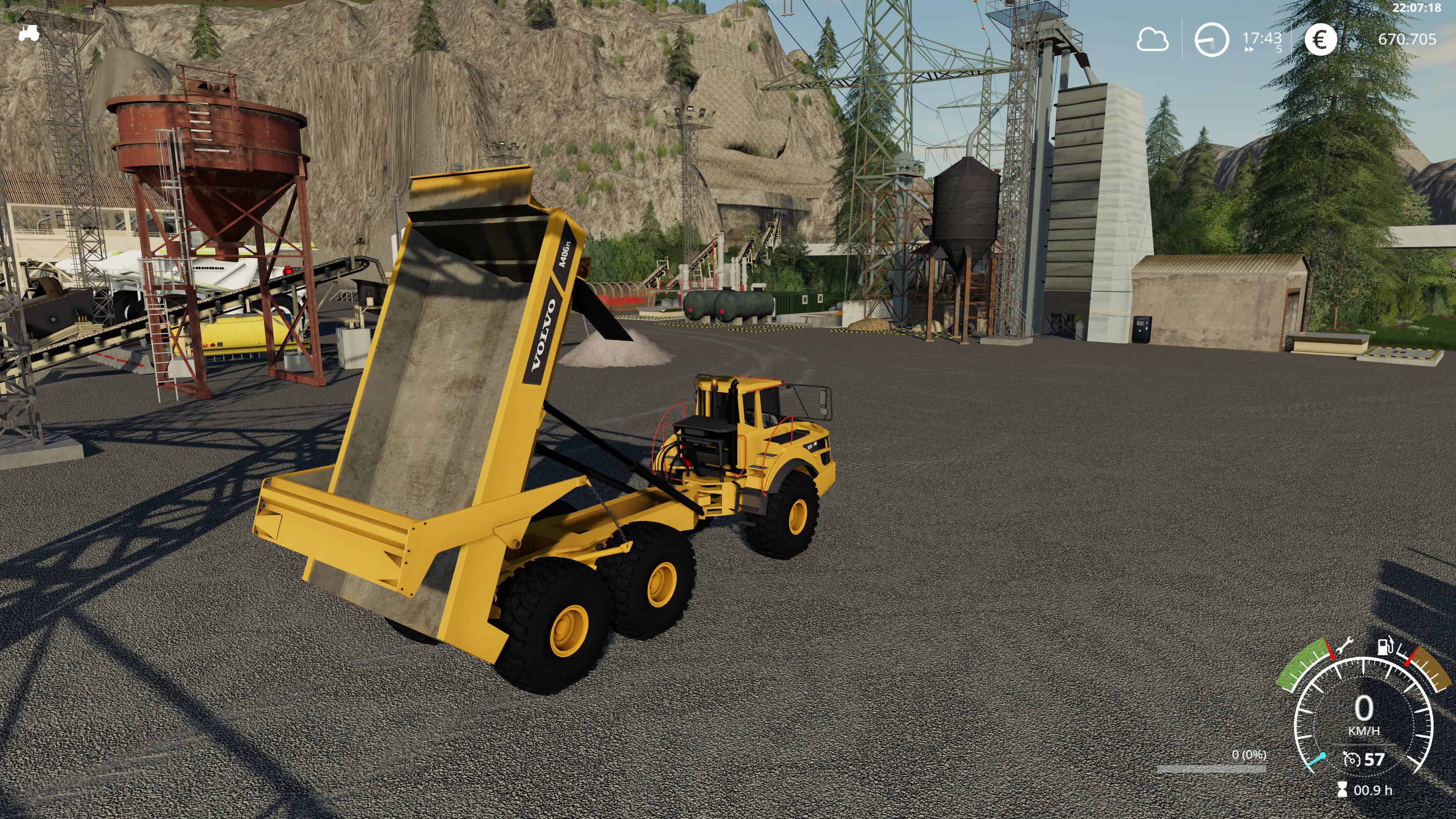Click the euro money icon
Viewport: 1456px width, 819px height.
[x=1320, y=40]
